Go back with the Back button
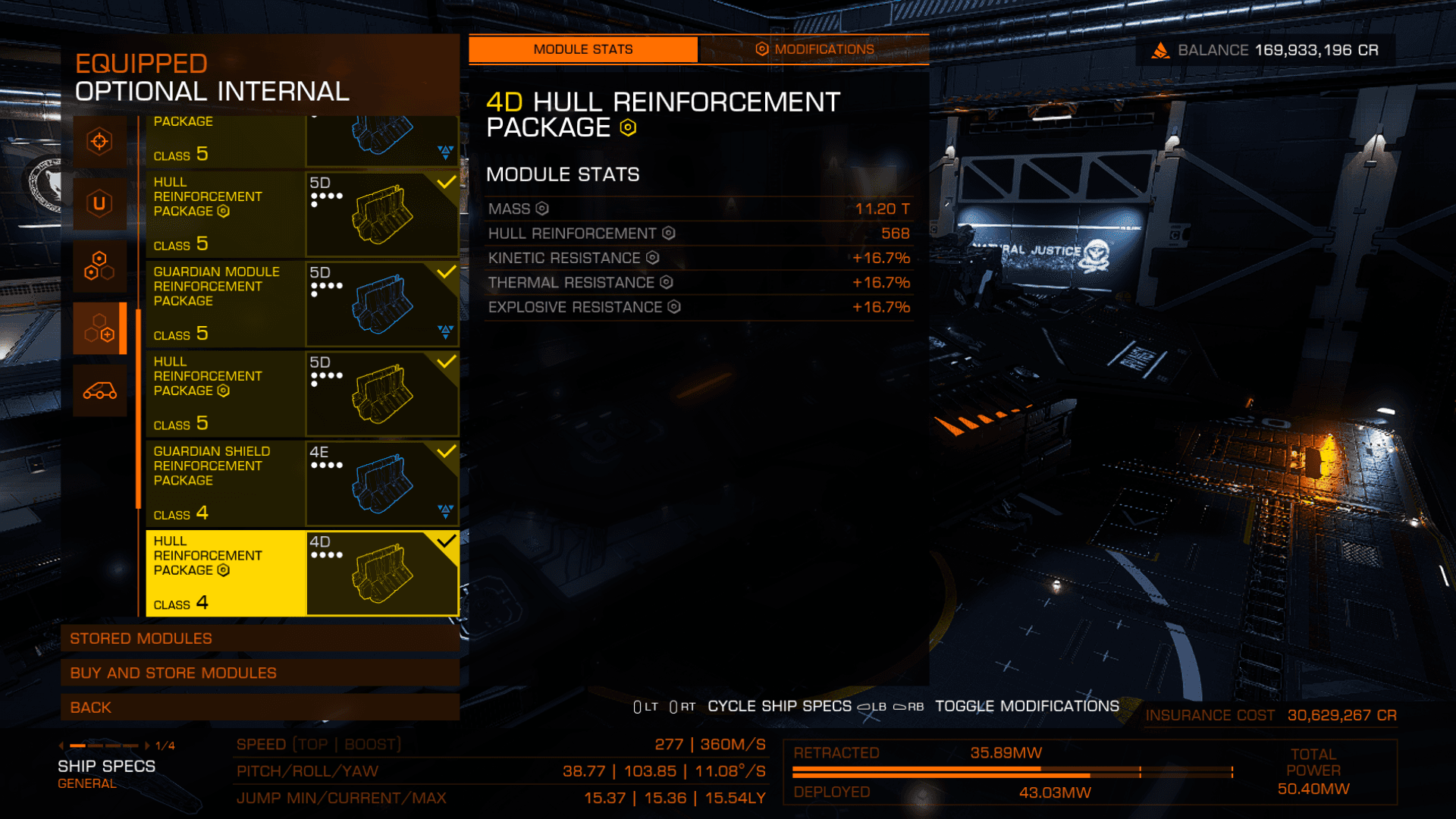Viewport: 1456px width, 819px height. point(259,708)
